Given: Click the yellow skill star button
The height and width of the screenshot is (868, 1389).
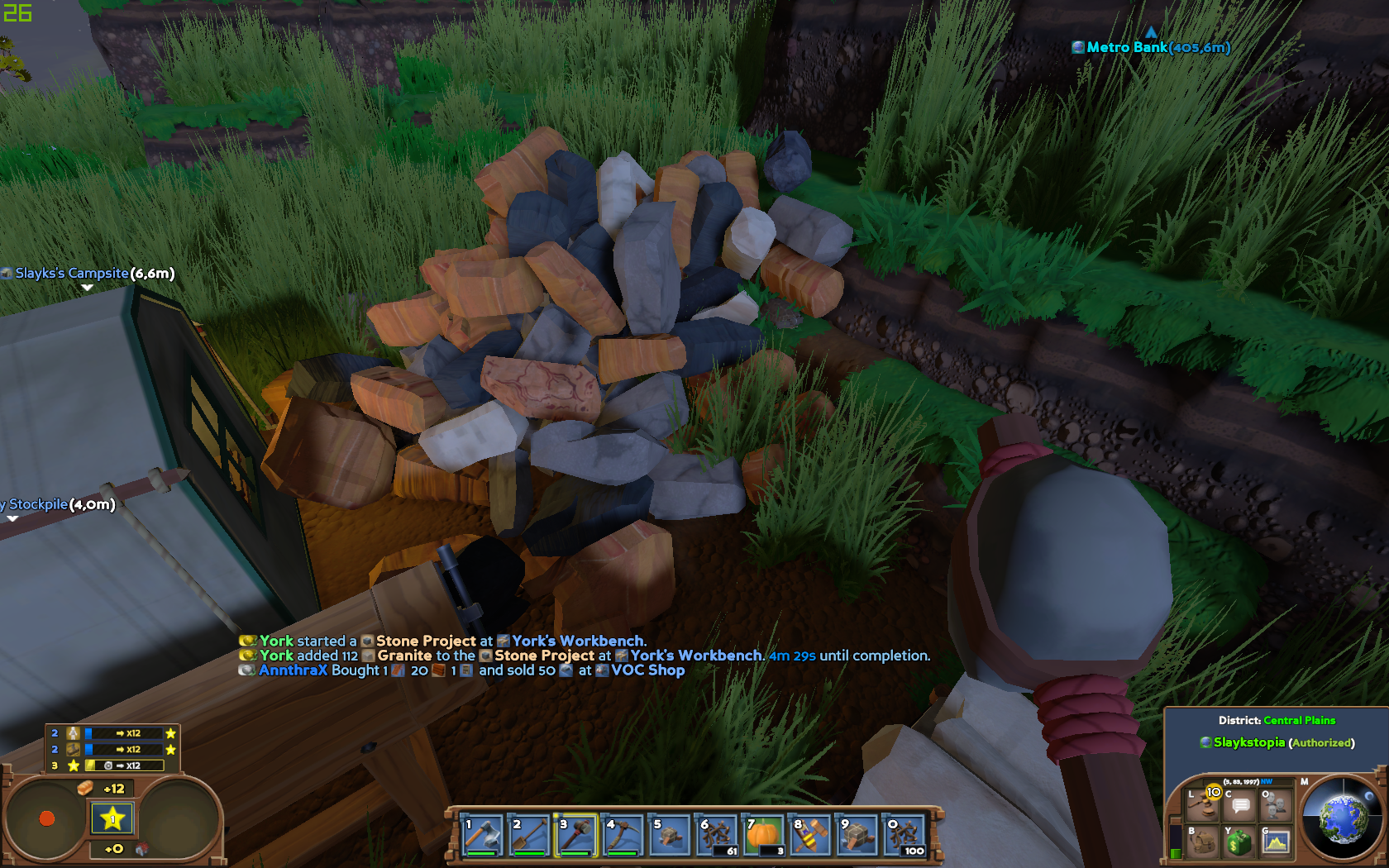Looking at the screenshot, I should pyautogui.click(x=112, y=818).
